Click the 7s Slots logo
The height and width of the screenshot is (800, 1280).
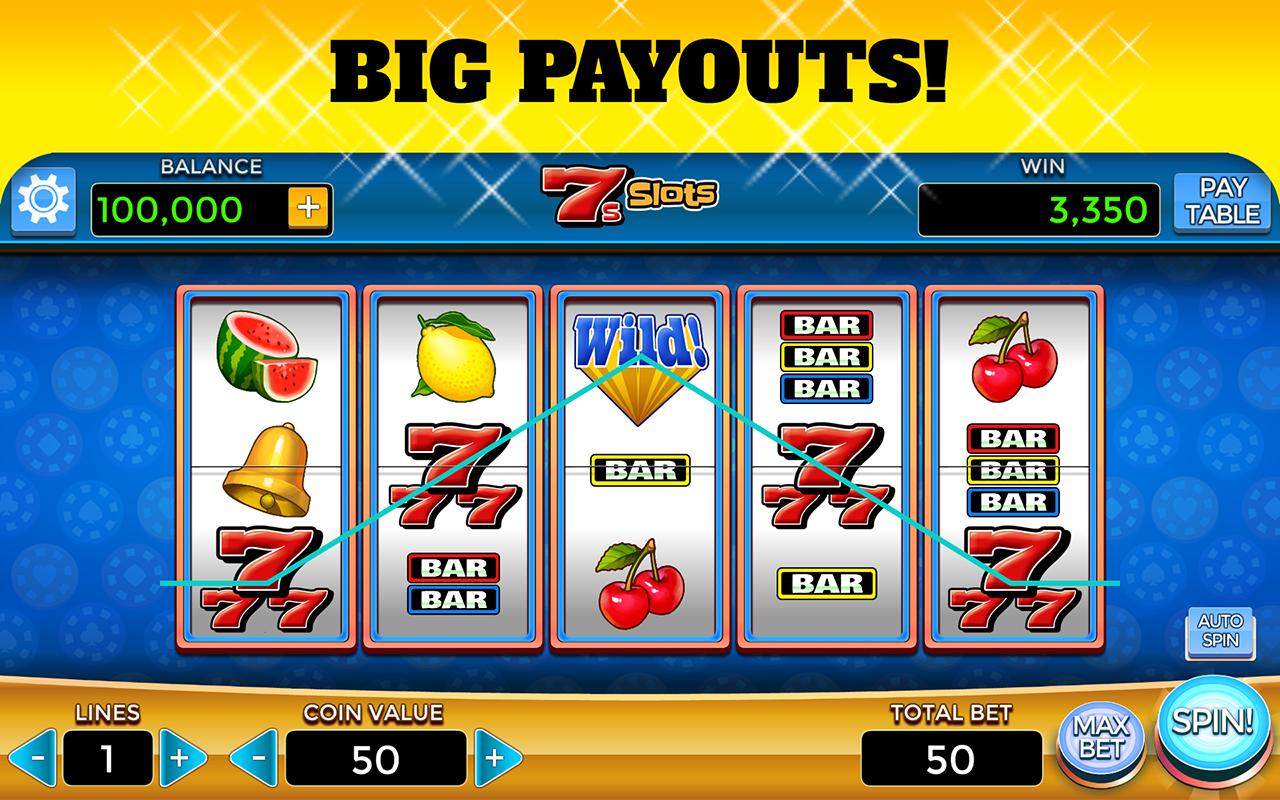click(x=630, y=195)
